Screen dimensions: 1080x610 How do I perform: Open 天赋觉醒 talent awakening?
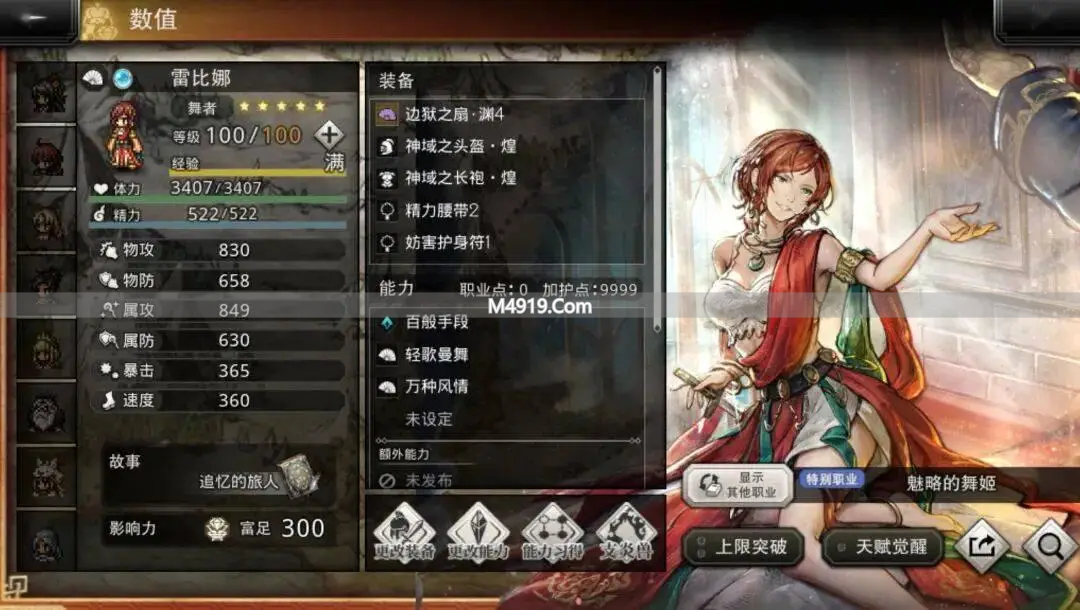(x=883, y=547)
